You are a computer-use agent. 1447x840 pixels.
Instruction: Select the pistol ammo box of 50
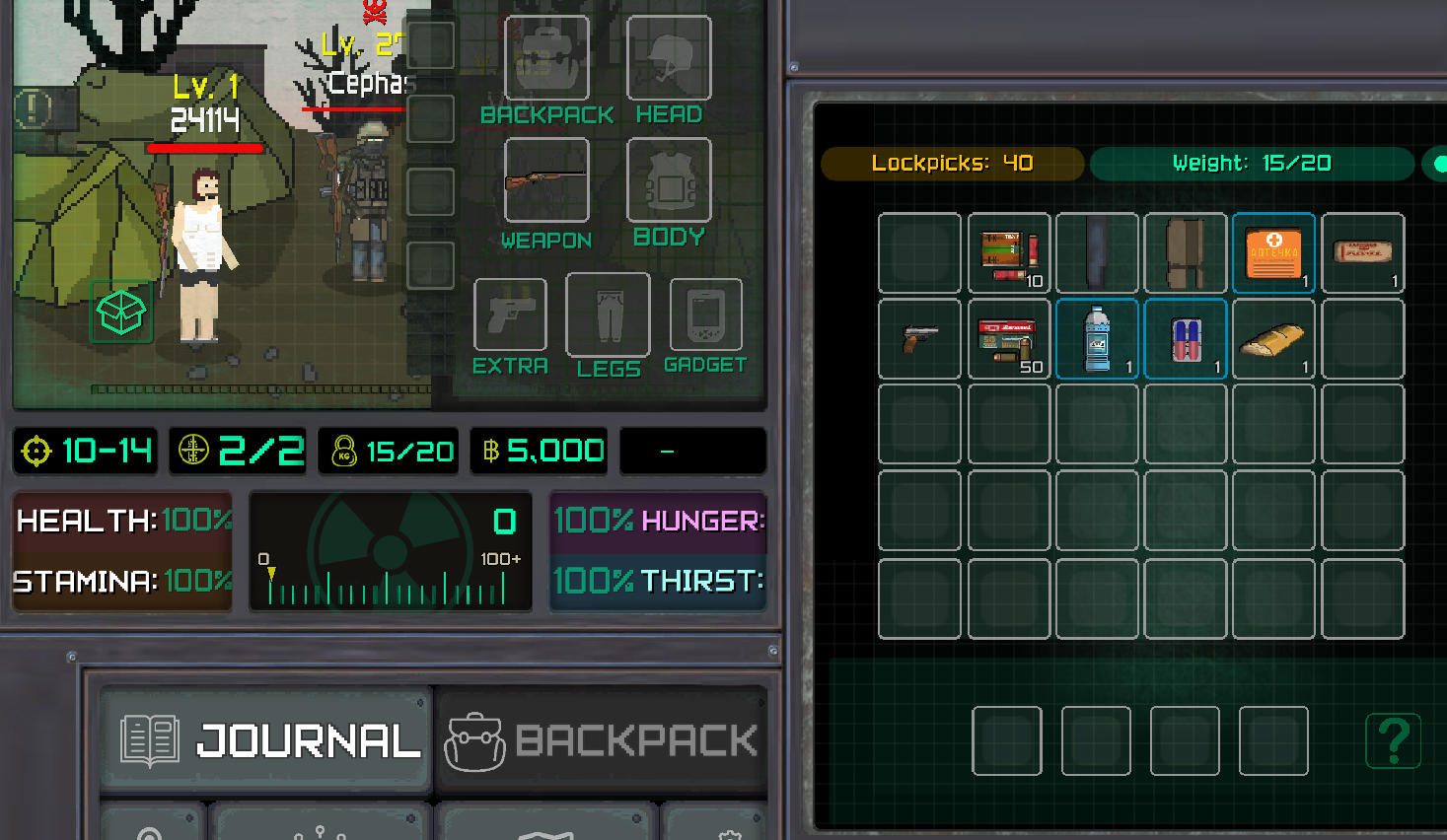coord(1009,340)
